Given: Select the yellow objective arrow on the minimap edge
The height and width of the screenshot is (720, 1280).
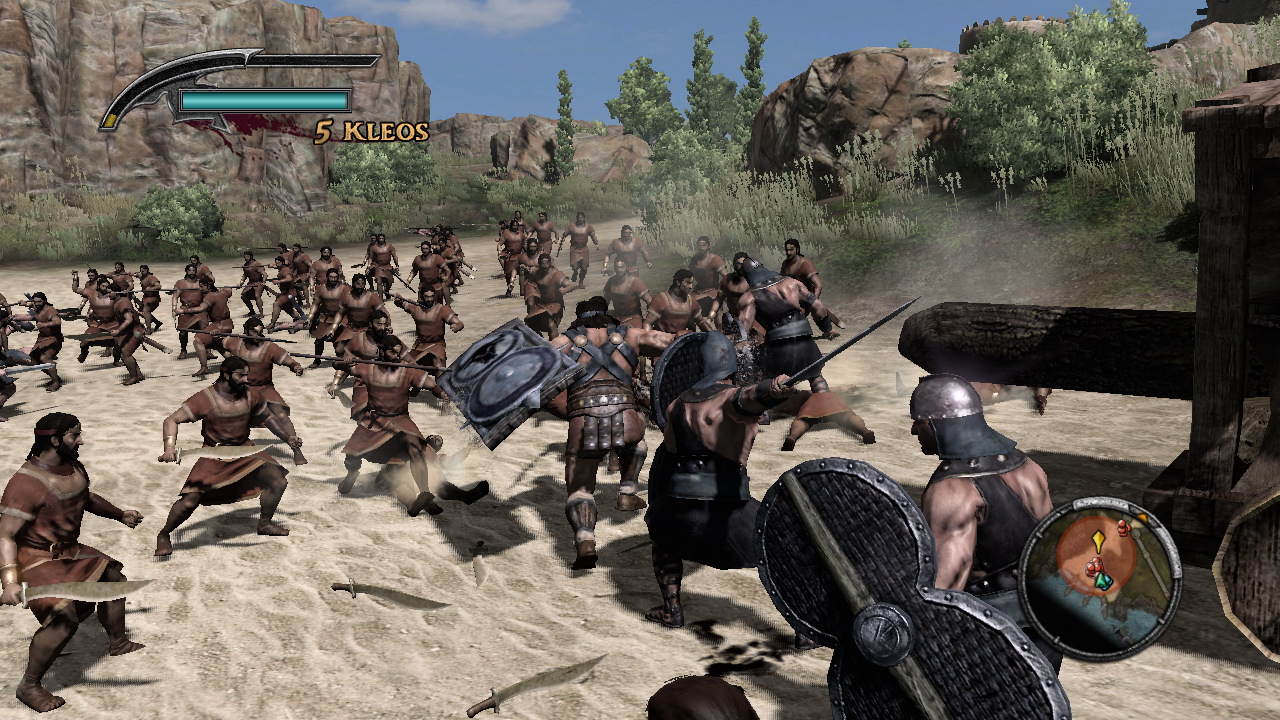Looking at the screenshot, I should pyautogui.click(x=1143, y=518).
